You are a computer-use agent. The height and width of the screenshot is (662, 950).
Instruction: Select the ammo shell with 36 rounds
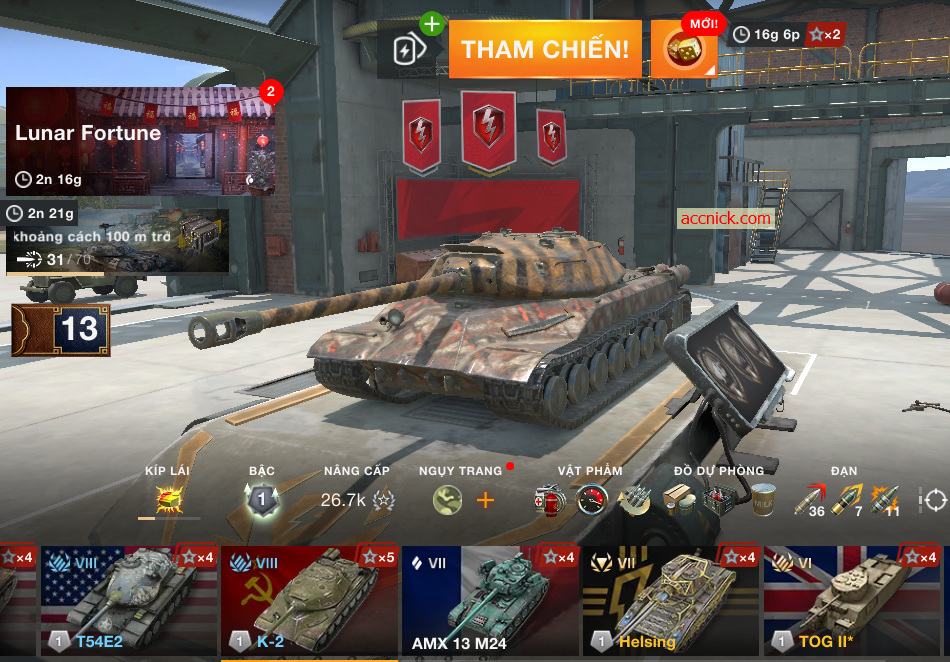810,499
